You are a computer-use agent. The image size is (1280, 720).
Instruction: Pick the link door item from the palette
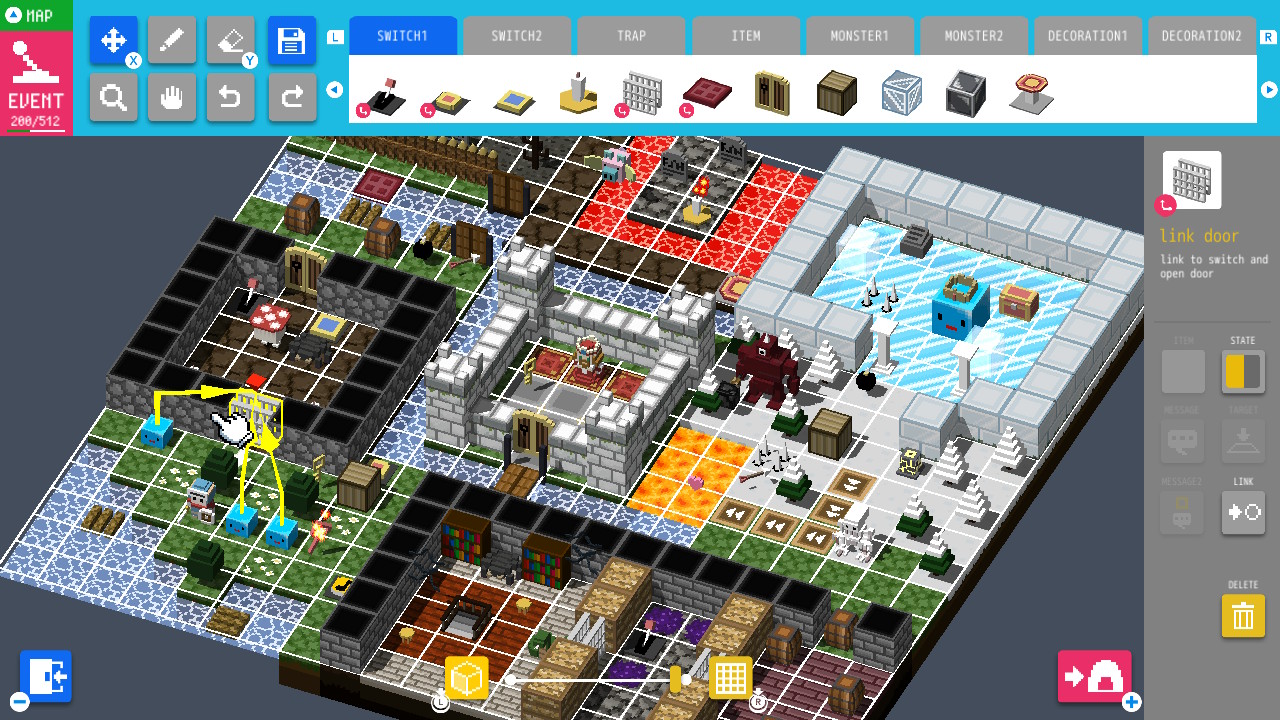(x=643, y=92)
